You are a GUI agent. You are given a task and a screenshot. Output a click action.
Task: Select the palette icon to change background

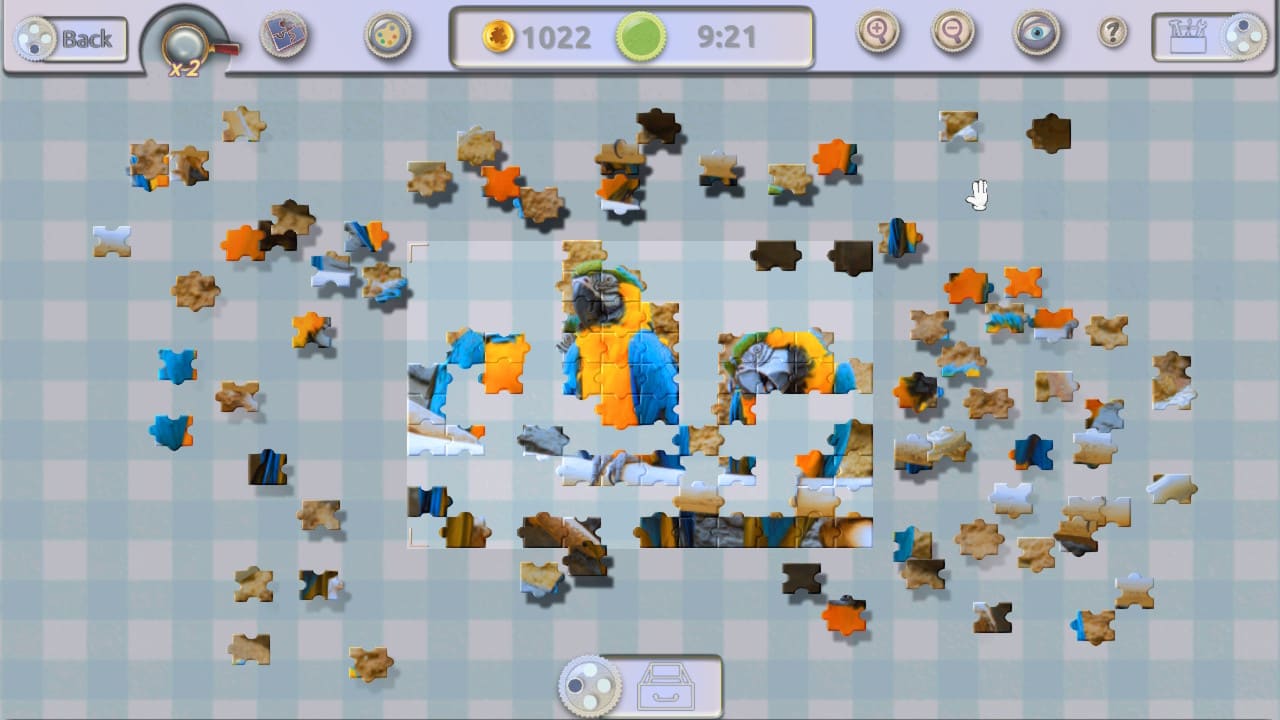[x=387, y=32]
